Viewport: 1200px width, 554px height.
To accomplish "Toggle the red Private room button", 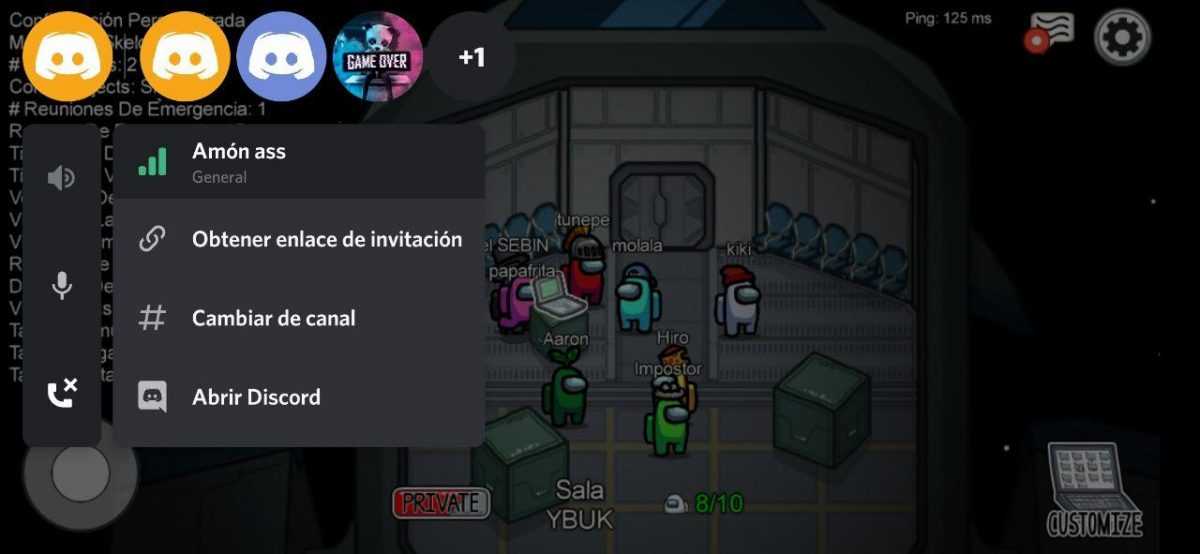I will pyautogui.click(x=441, y=503).
